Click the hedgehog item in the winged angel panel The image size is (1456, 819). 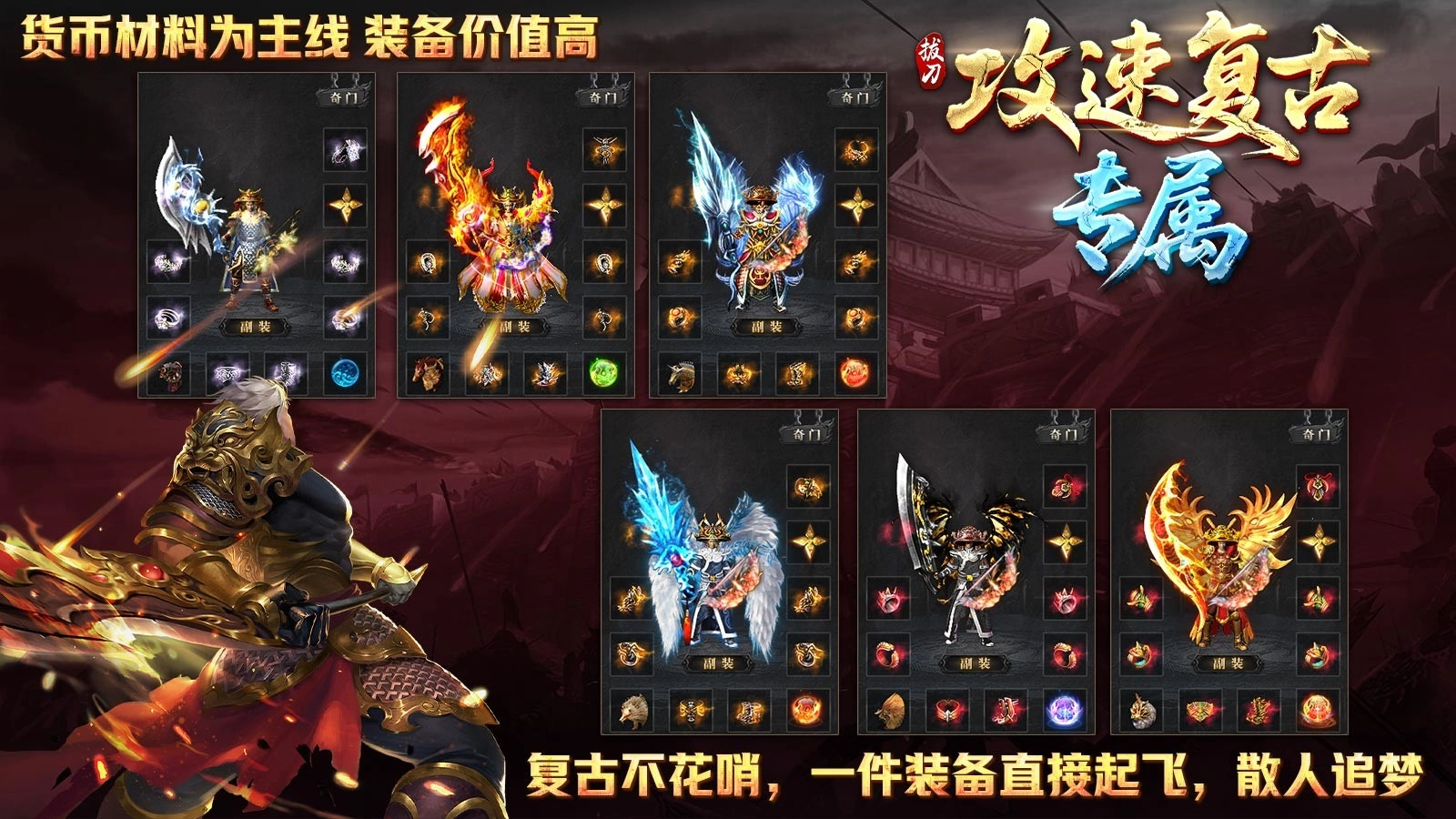tap(632, 709)
